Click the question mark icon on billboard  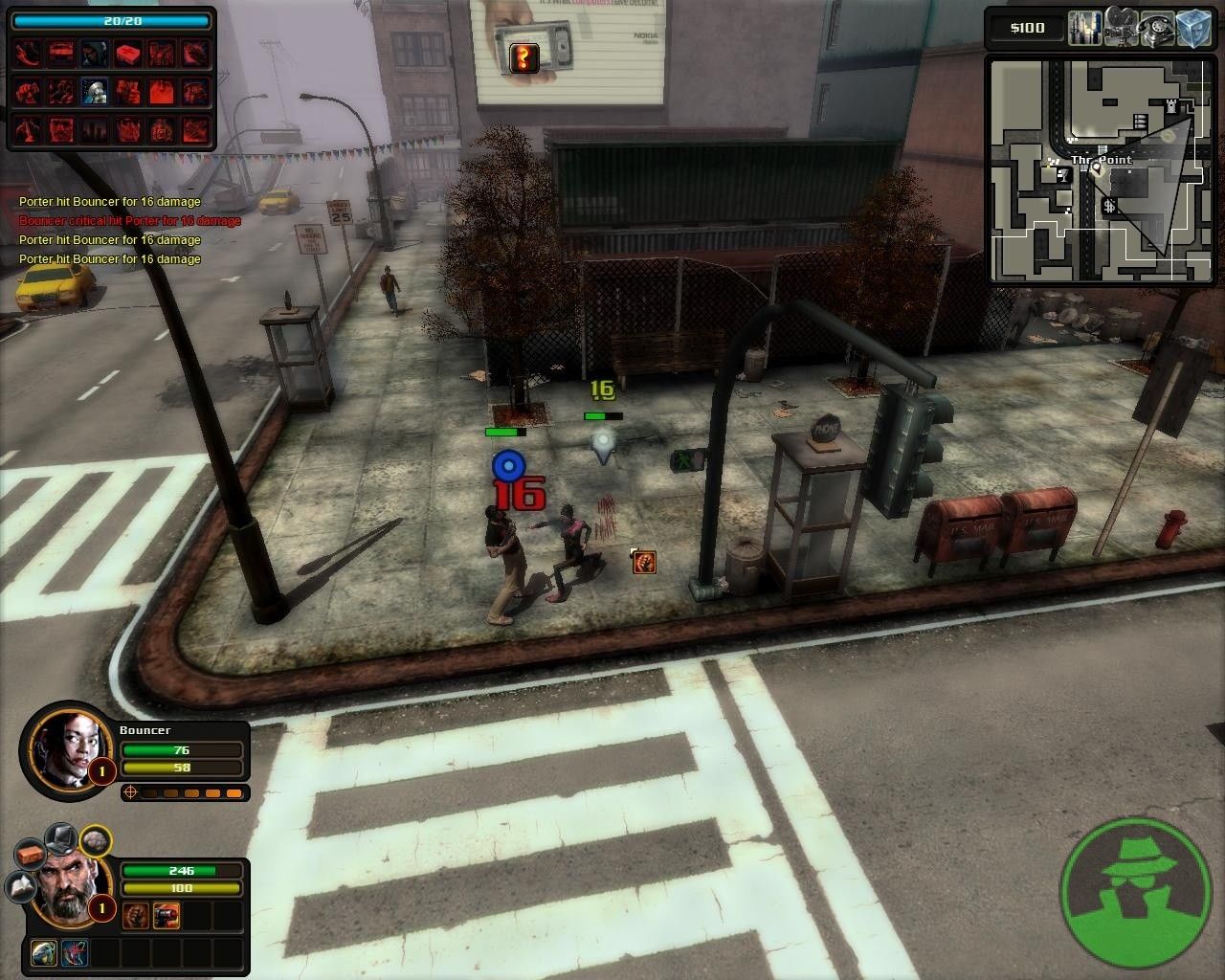click(523, 58)
